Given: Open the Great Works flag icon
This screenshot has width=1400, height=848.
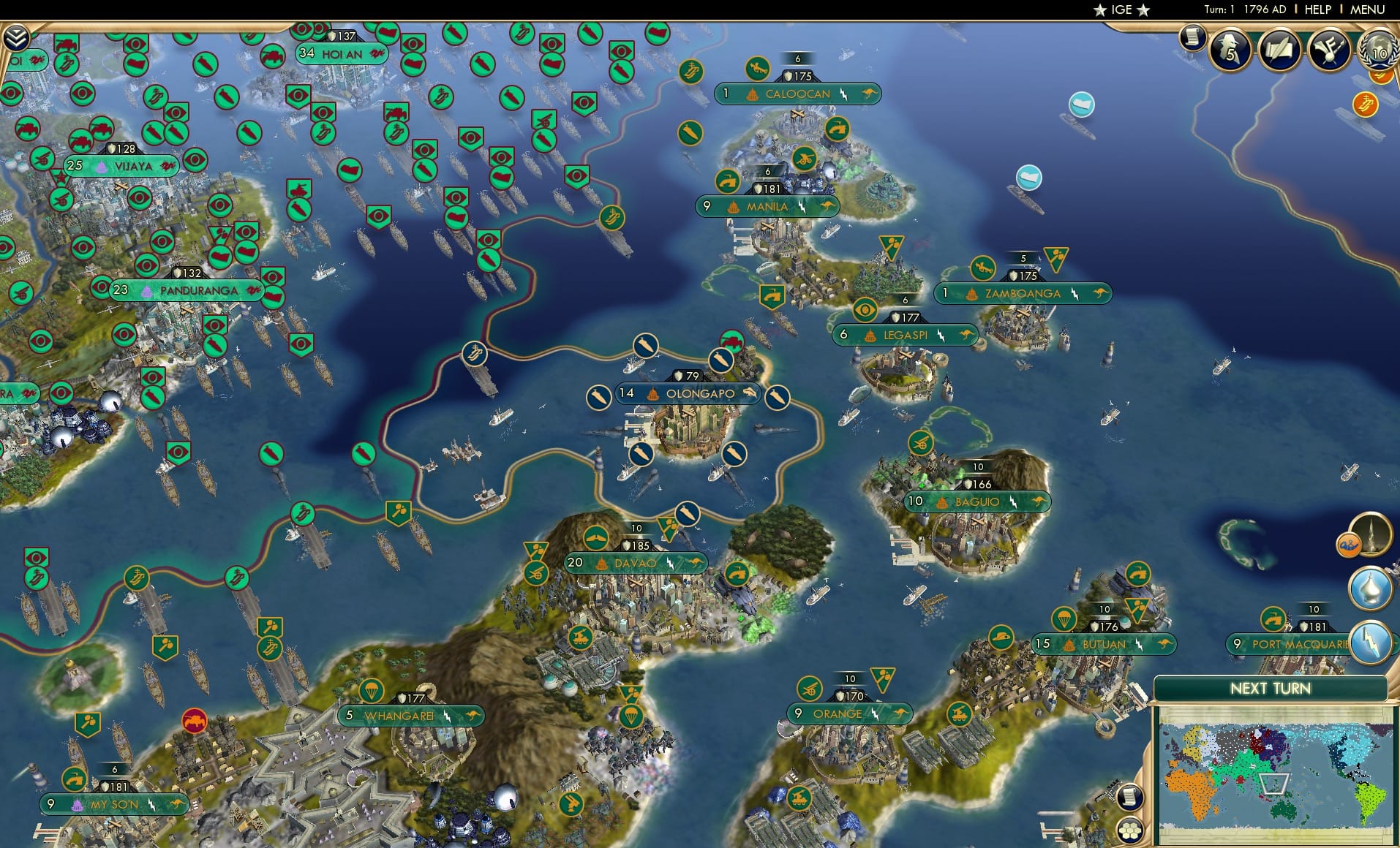Looking at the screenshot, I should [1330, 51].
